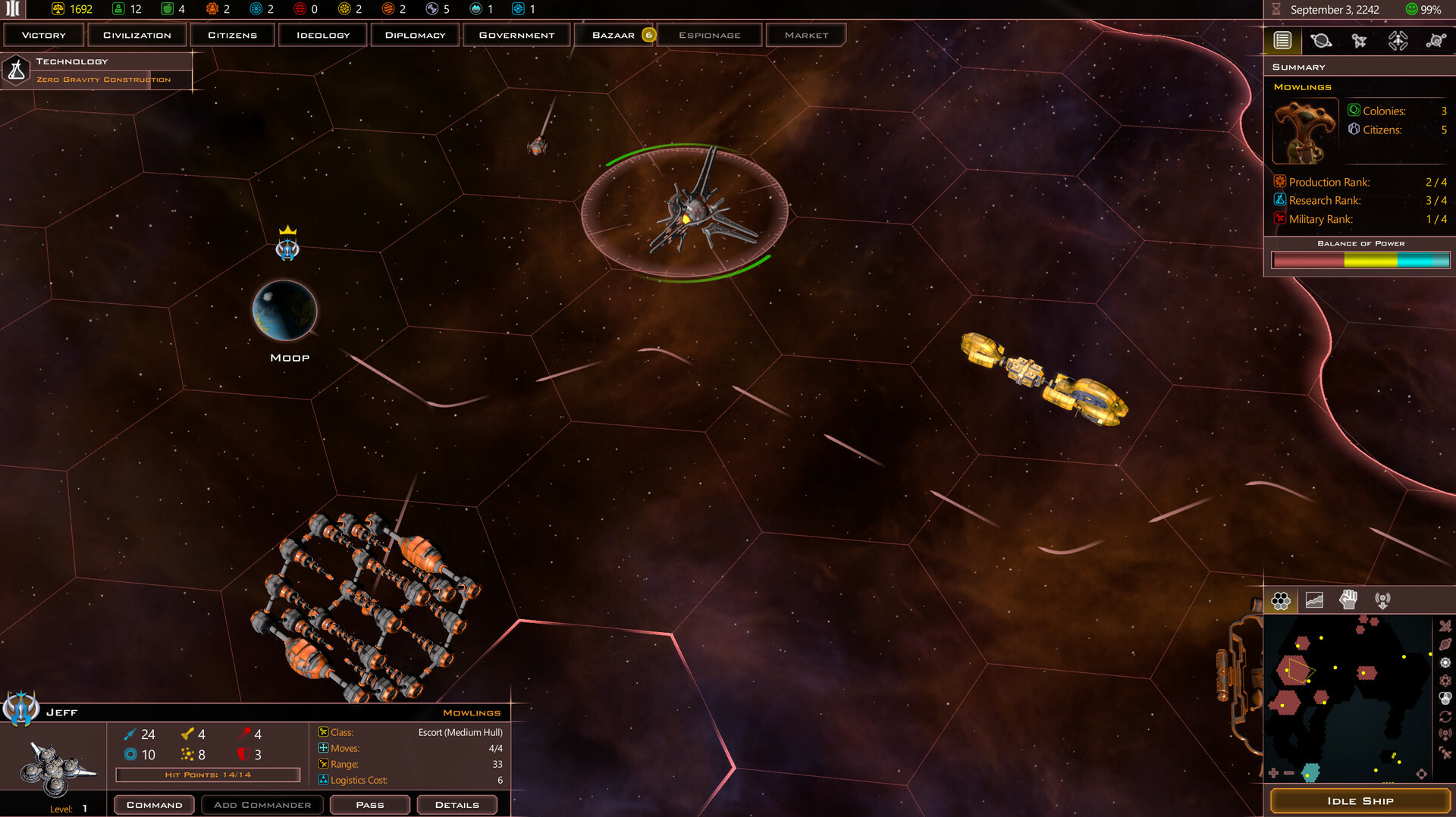Click the Balance of Power bar
The height and width of the screenshot is (817, 1456).
(1360, 260)
